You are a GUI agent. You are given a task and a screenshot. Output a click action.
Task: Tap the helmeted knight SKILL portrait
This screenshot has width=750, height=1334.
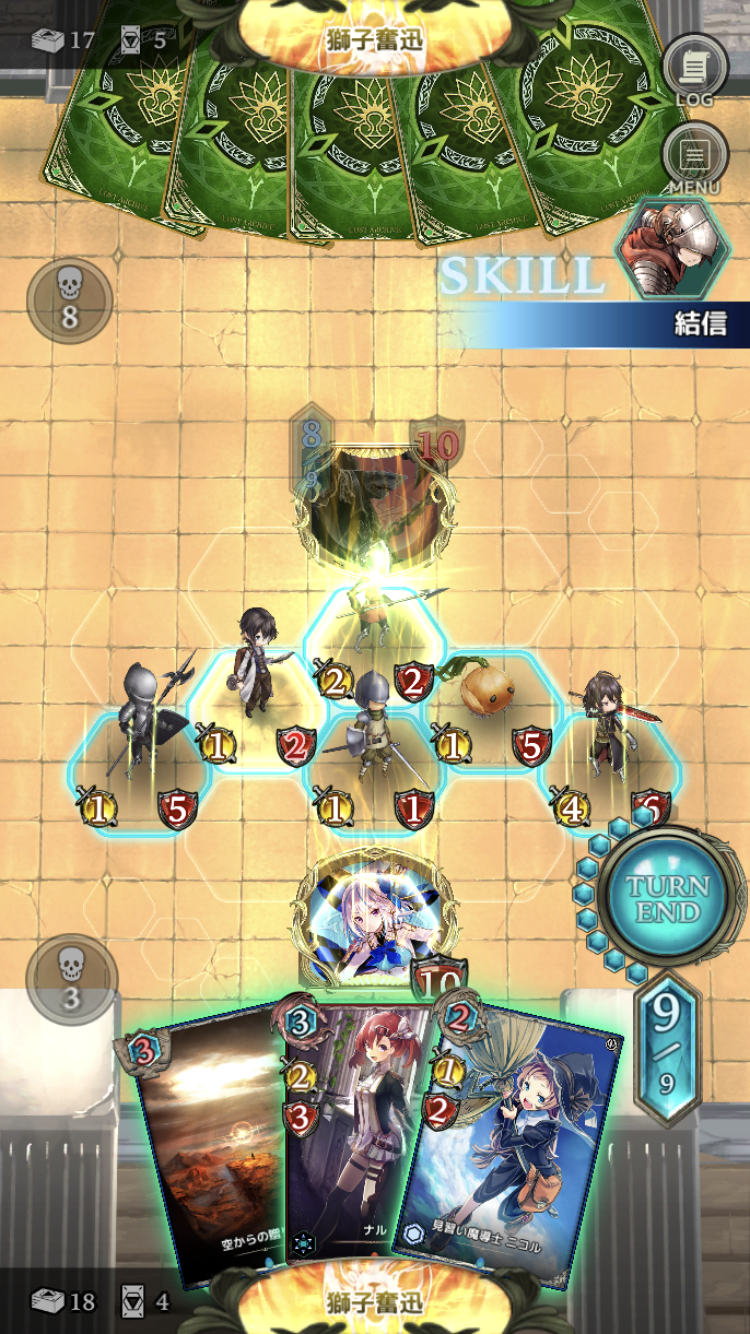coord(667,247)
